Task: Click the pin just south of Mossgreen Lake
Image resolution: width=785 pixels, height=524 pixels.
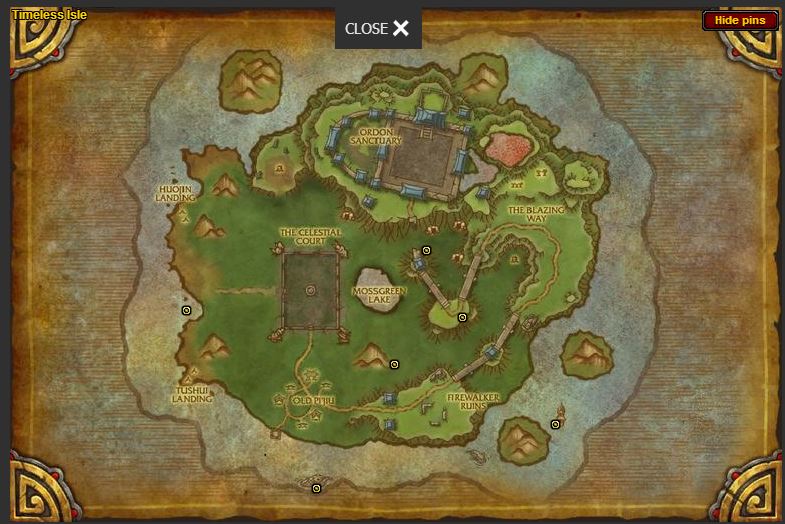Action: tap(394, 364)
